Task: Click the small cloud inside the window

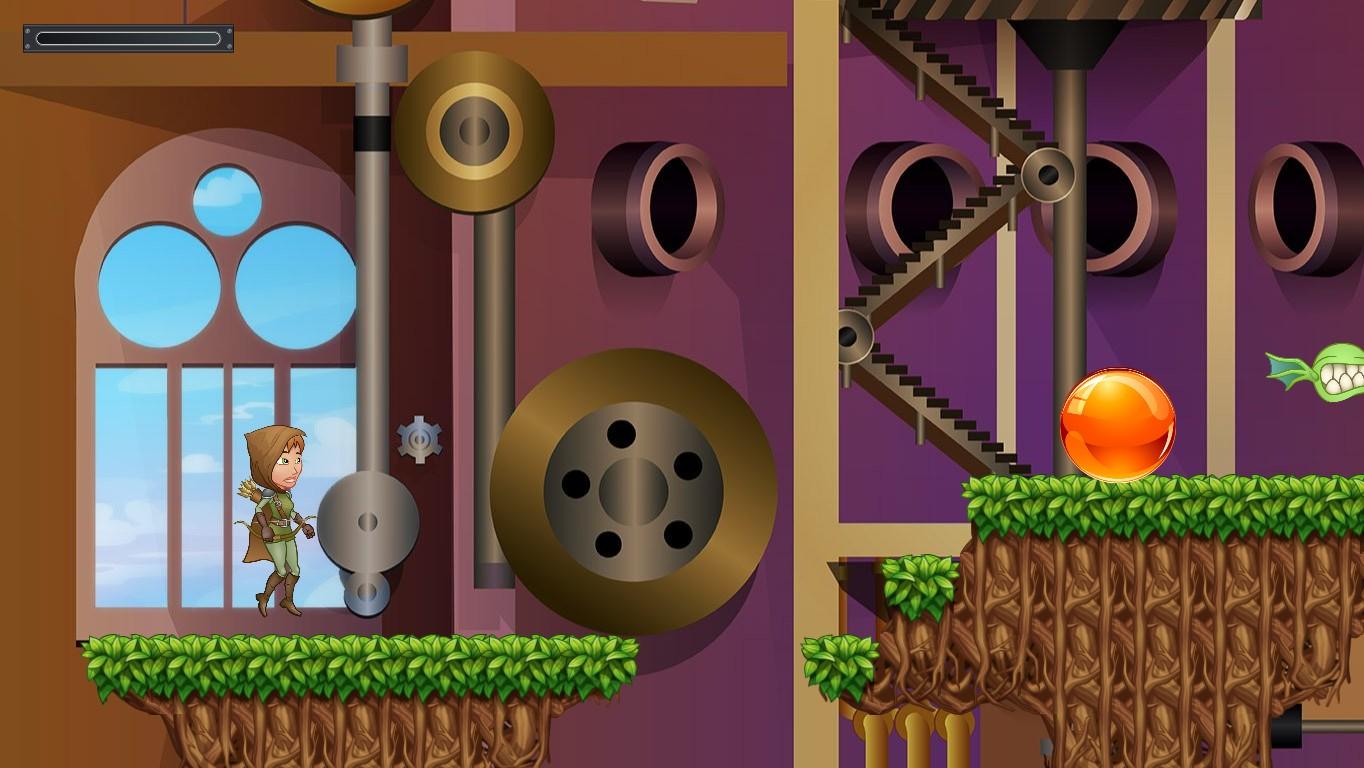Action: 228,190
